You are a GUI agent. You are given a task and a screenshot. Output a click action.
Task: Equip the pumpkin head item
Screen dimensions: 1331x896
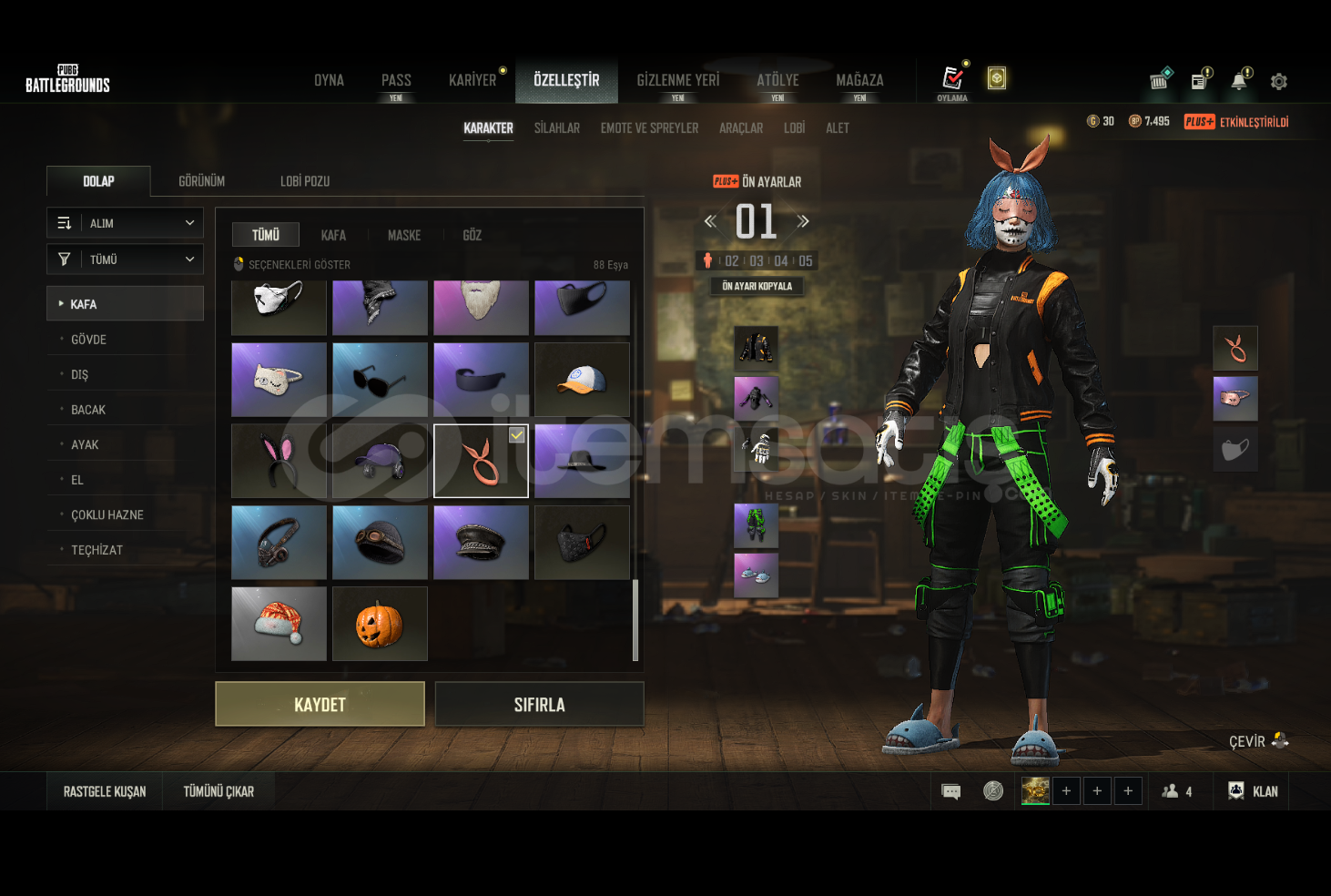380,624
